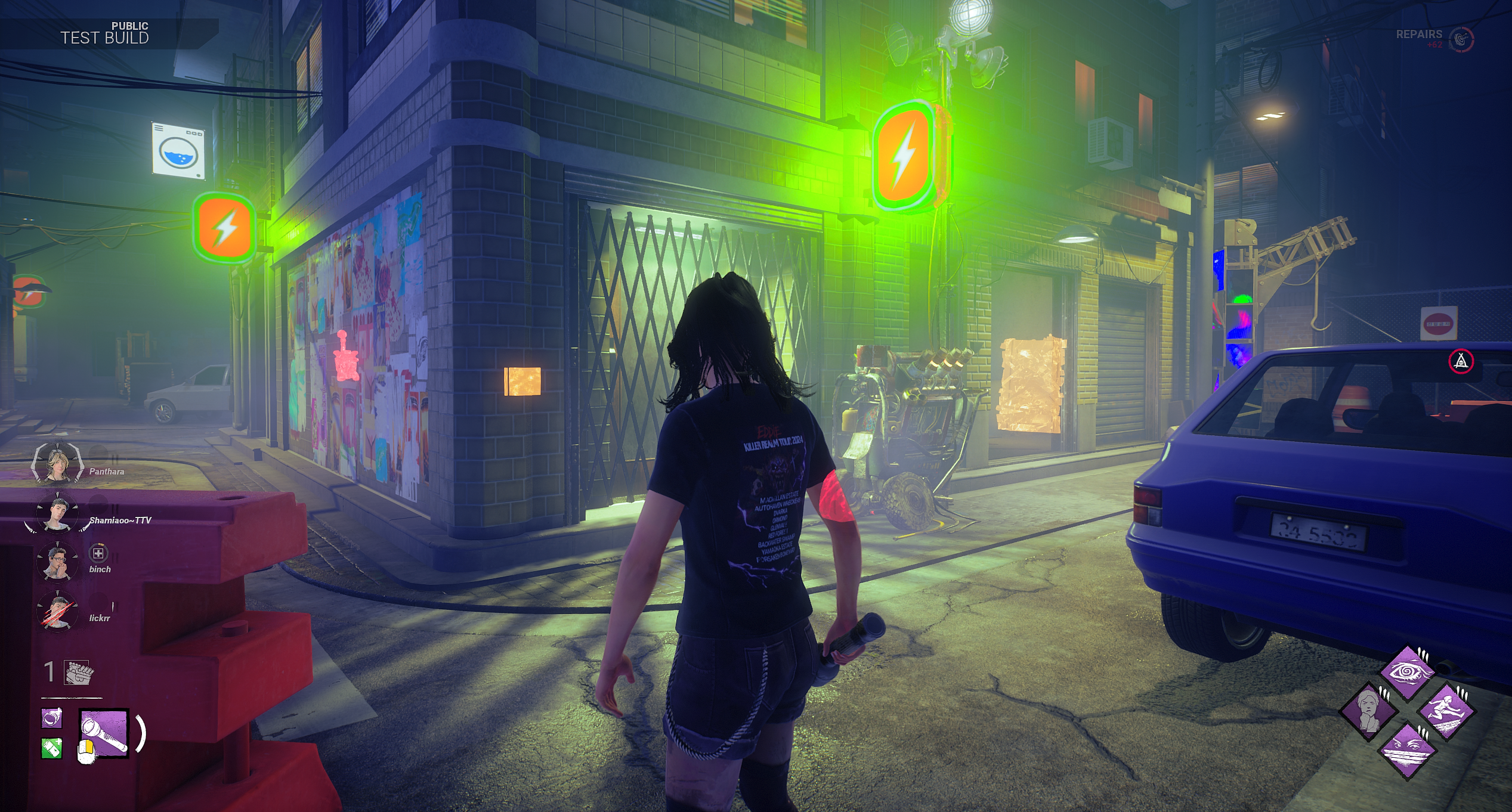The width and height of the screenshot is (1512, 812).
Task: Select the flashlight item slot
Action: tap(104, 733)
